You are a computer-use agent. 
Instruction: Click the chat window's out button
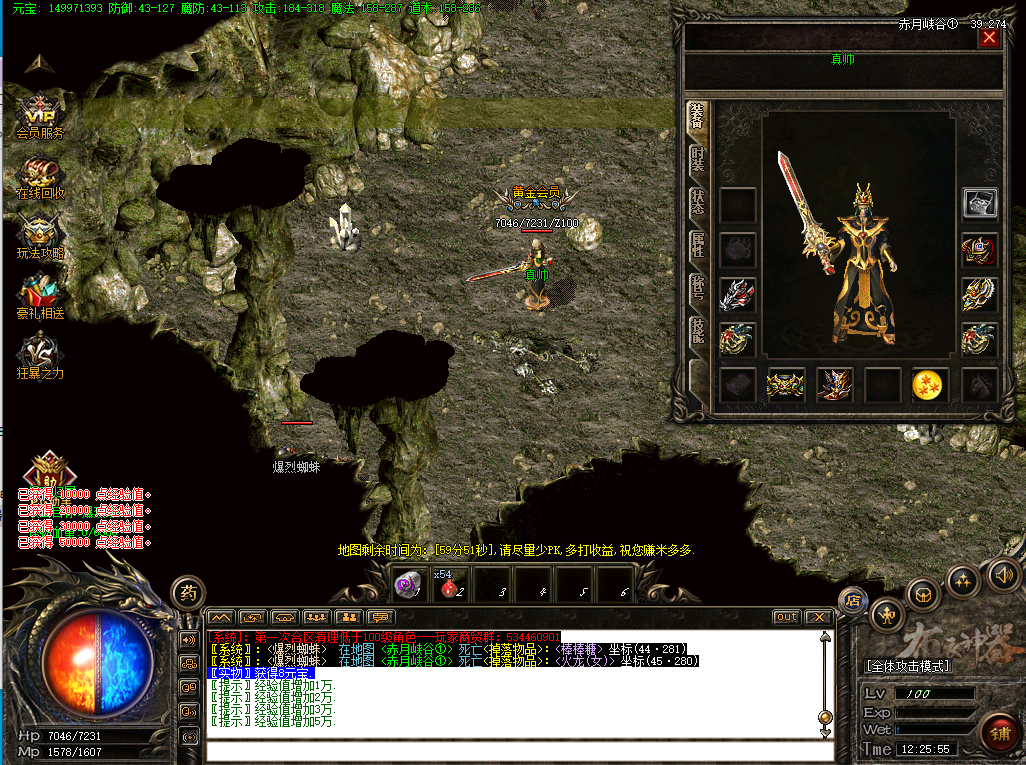tap(787, 617)
